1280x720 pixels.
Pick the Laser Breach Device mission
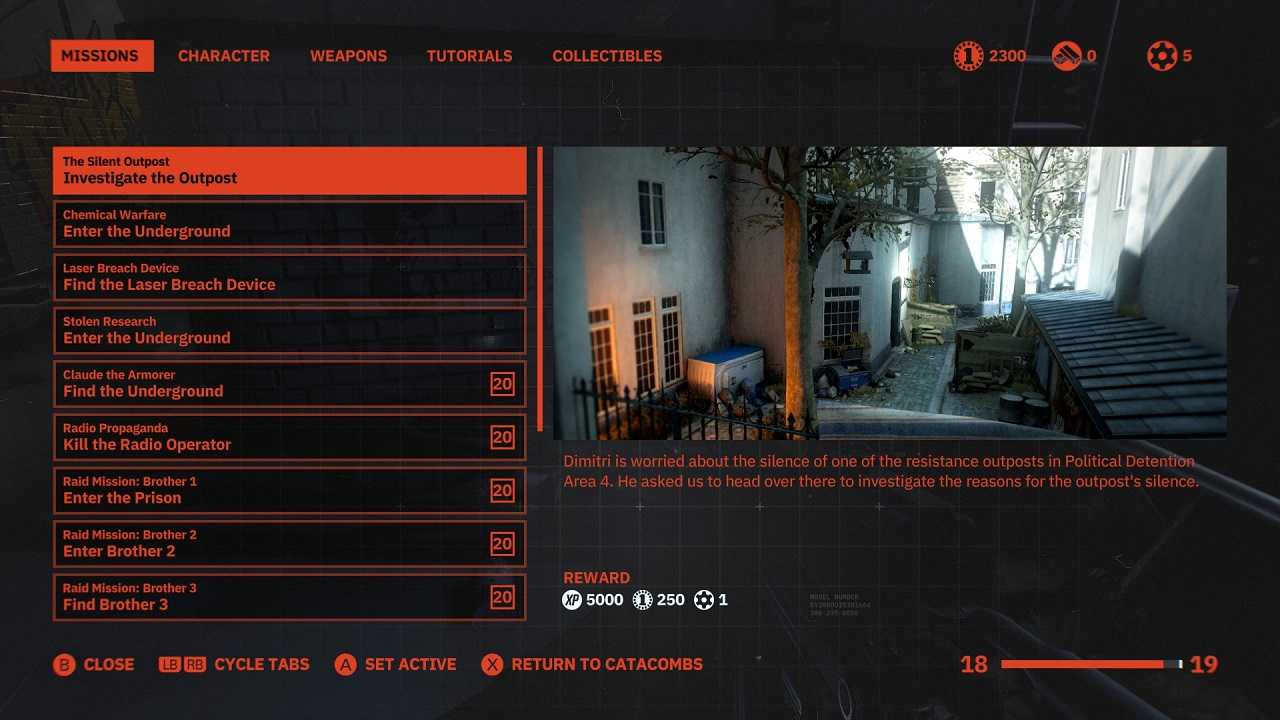[x=289, y=277]
